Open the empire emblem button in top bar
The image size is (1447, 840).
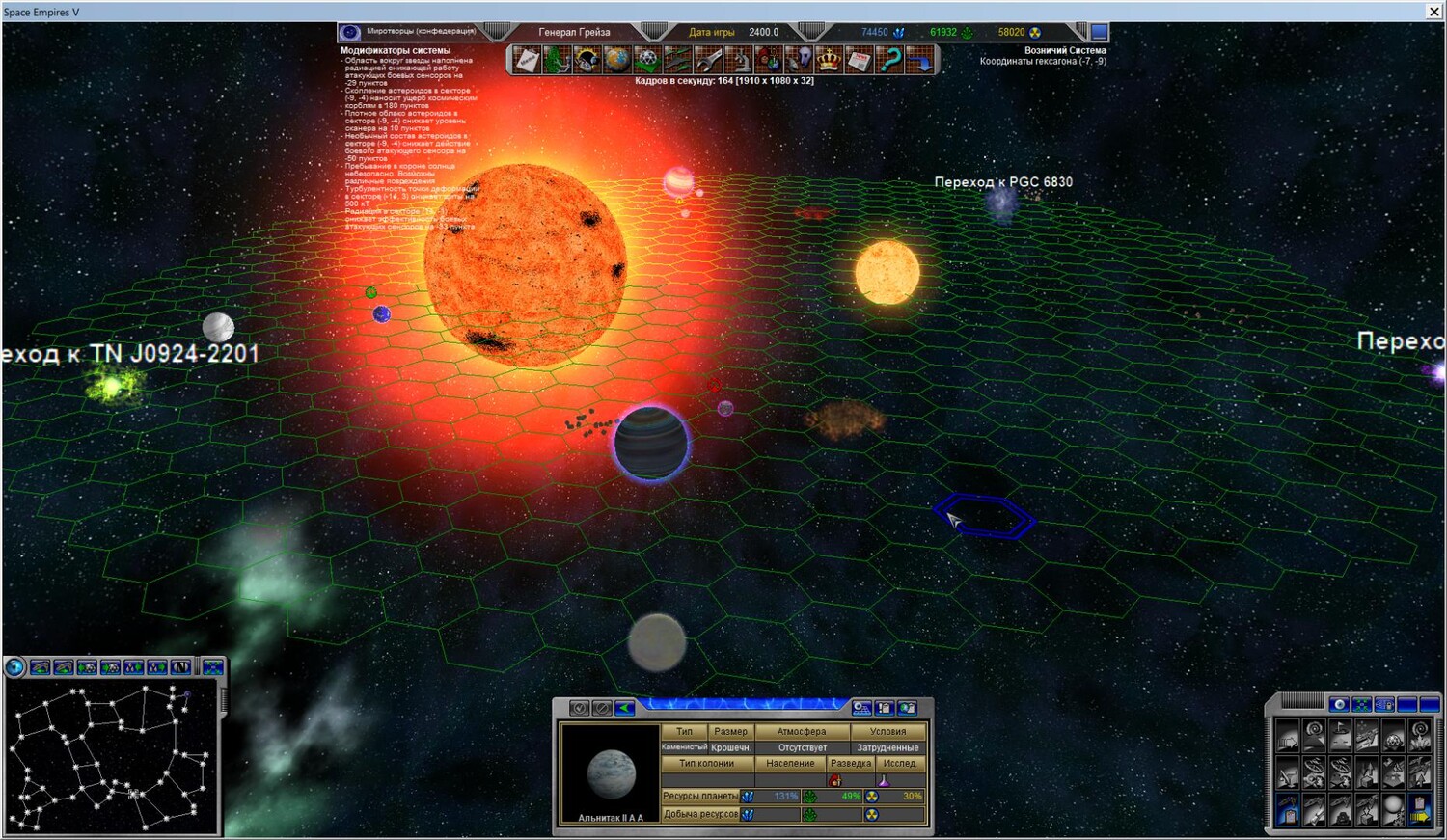(351, 32)
